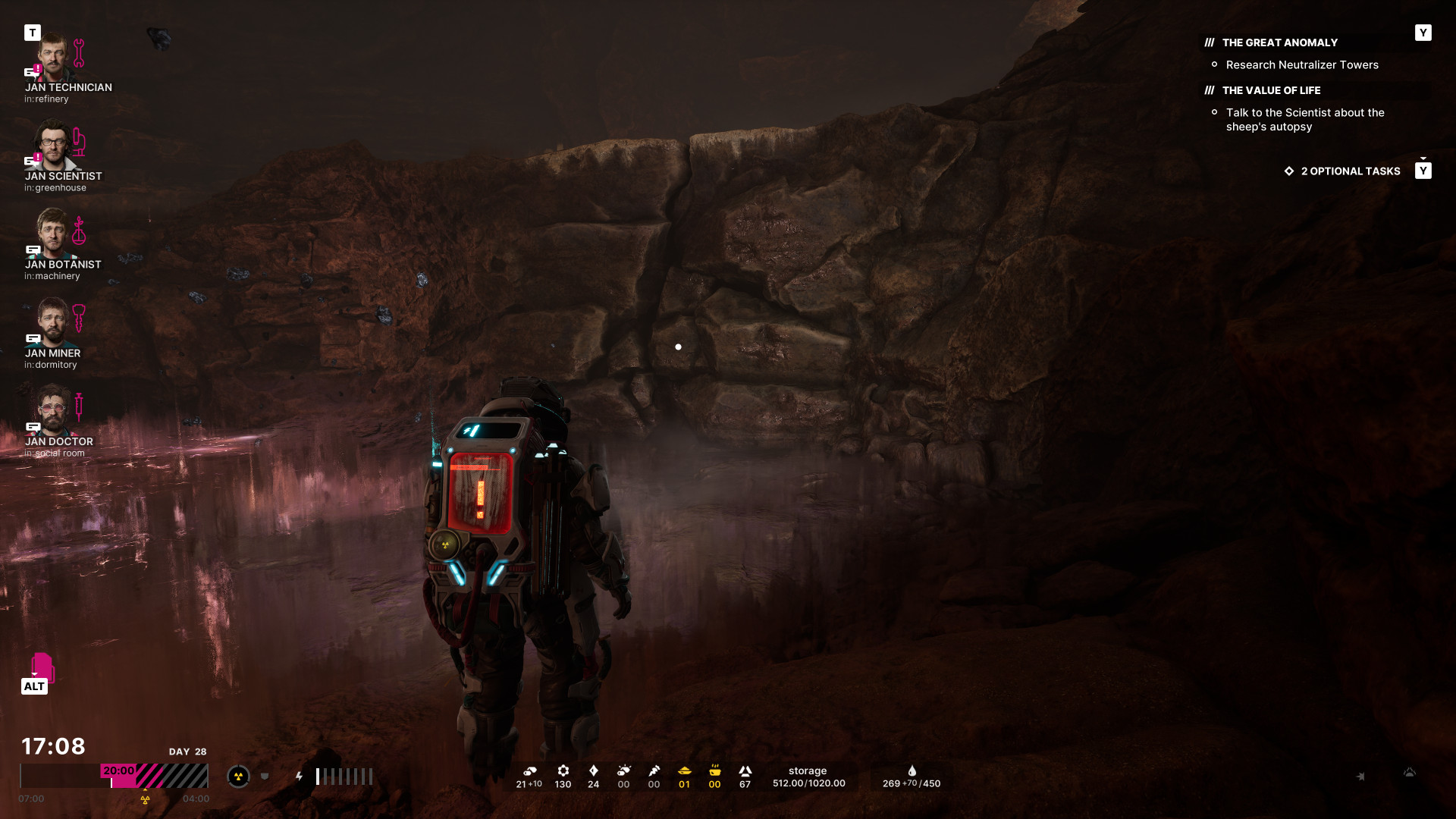Open Jan Miner's crew portrait

[x=53, y=323]
